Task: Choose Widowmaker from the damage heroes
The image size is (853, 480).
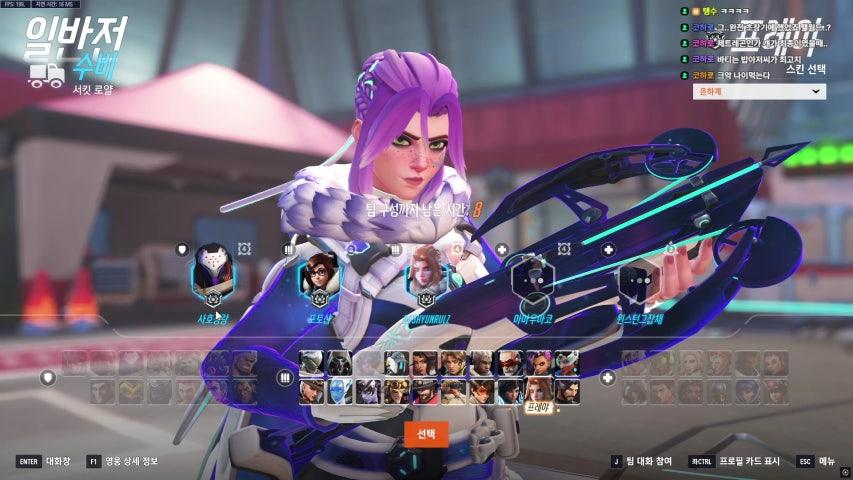Action: [368, 389]
